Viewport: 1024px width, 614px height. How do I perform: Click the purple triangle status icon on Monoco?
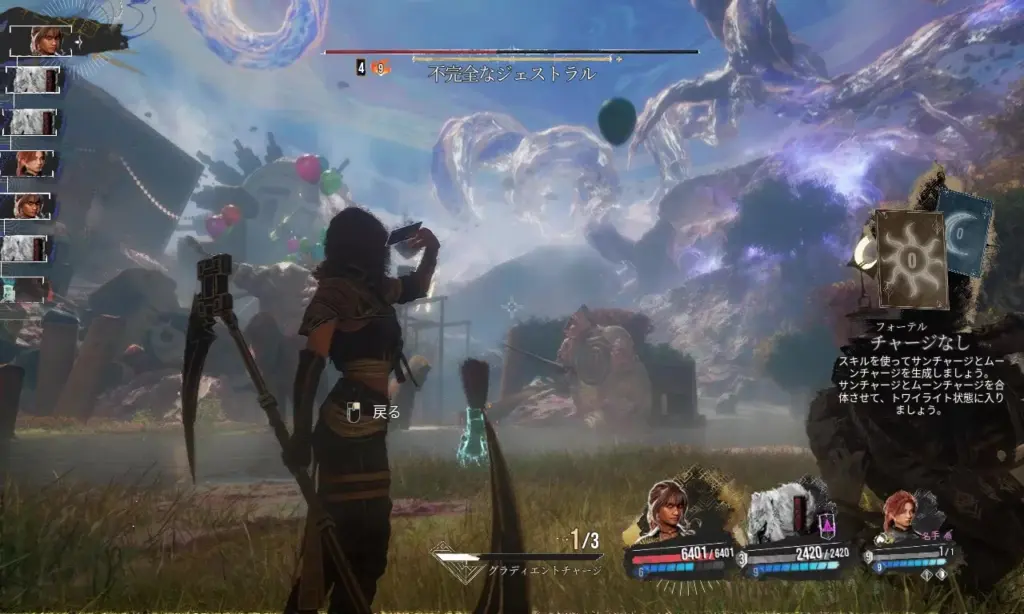point(827,522)
